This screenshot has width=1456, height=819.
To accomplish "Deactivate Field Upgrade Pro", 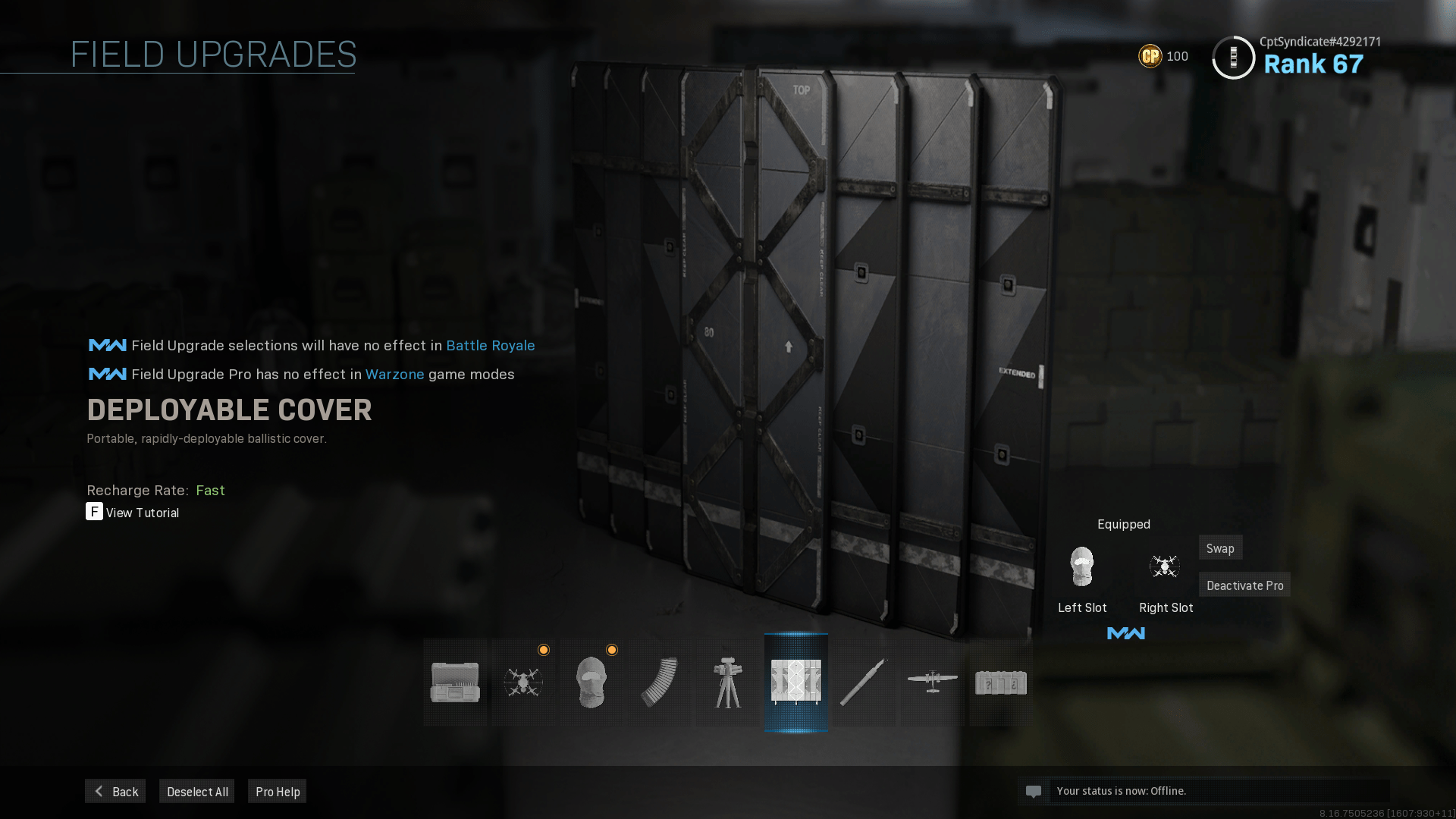I will (x=1244, y=585).
